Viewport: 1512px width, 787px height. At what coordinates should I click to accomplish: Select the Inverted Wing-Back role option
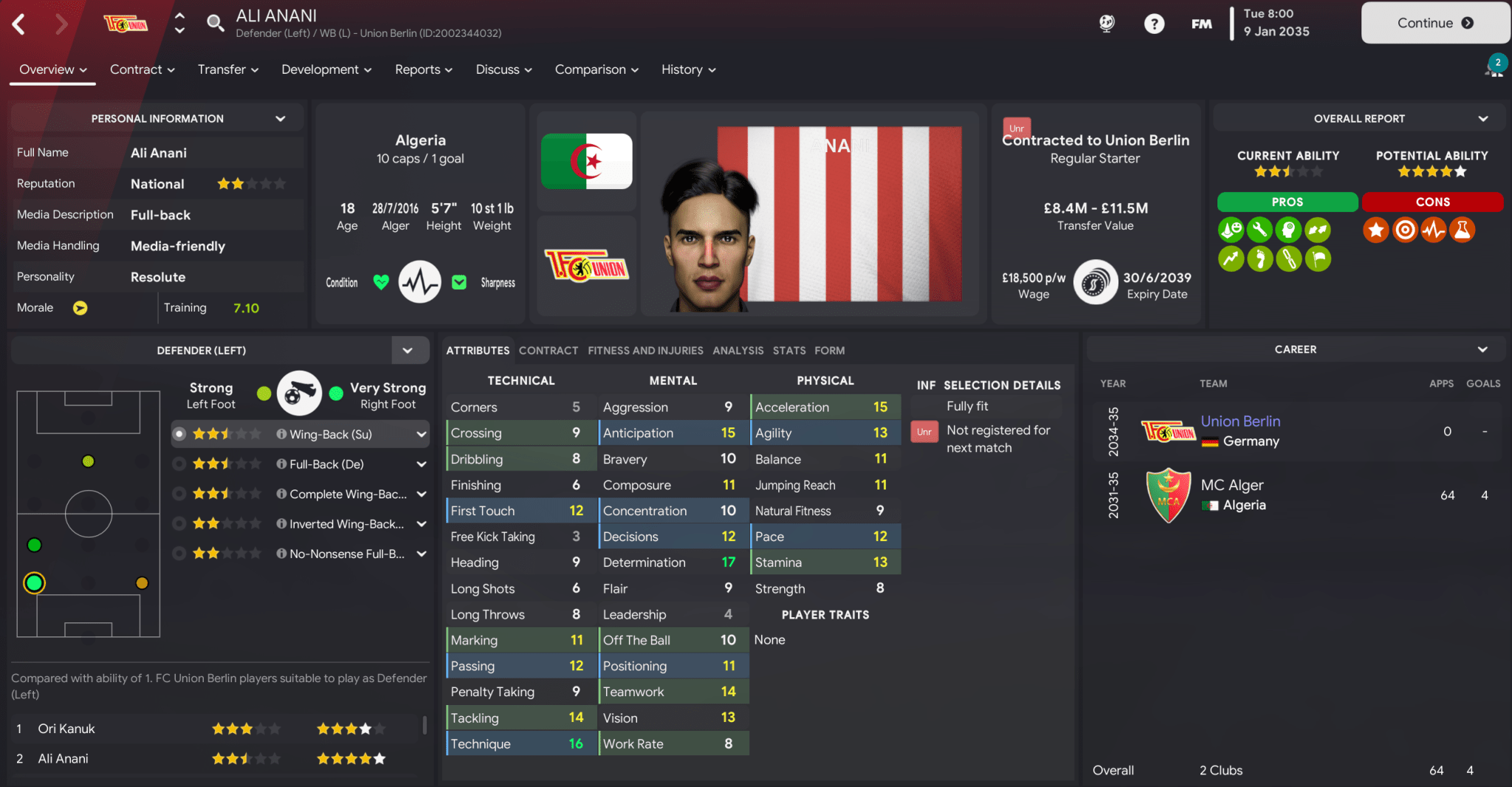pos(178,523)
